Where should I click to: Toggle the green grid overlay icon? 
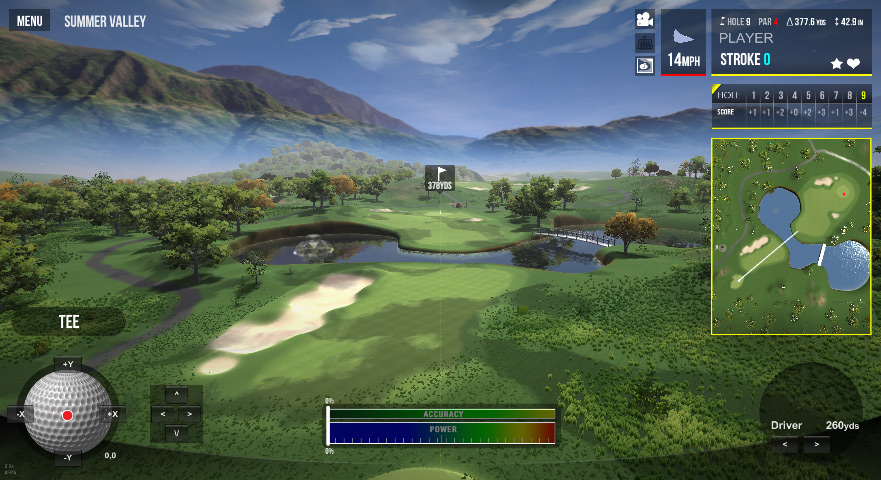(x=645, y=43)
